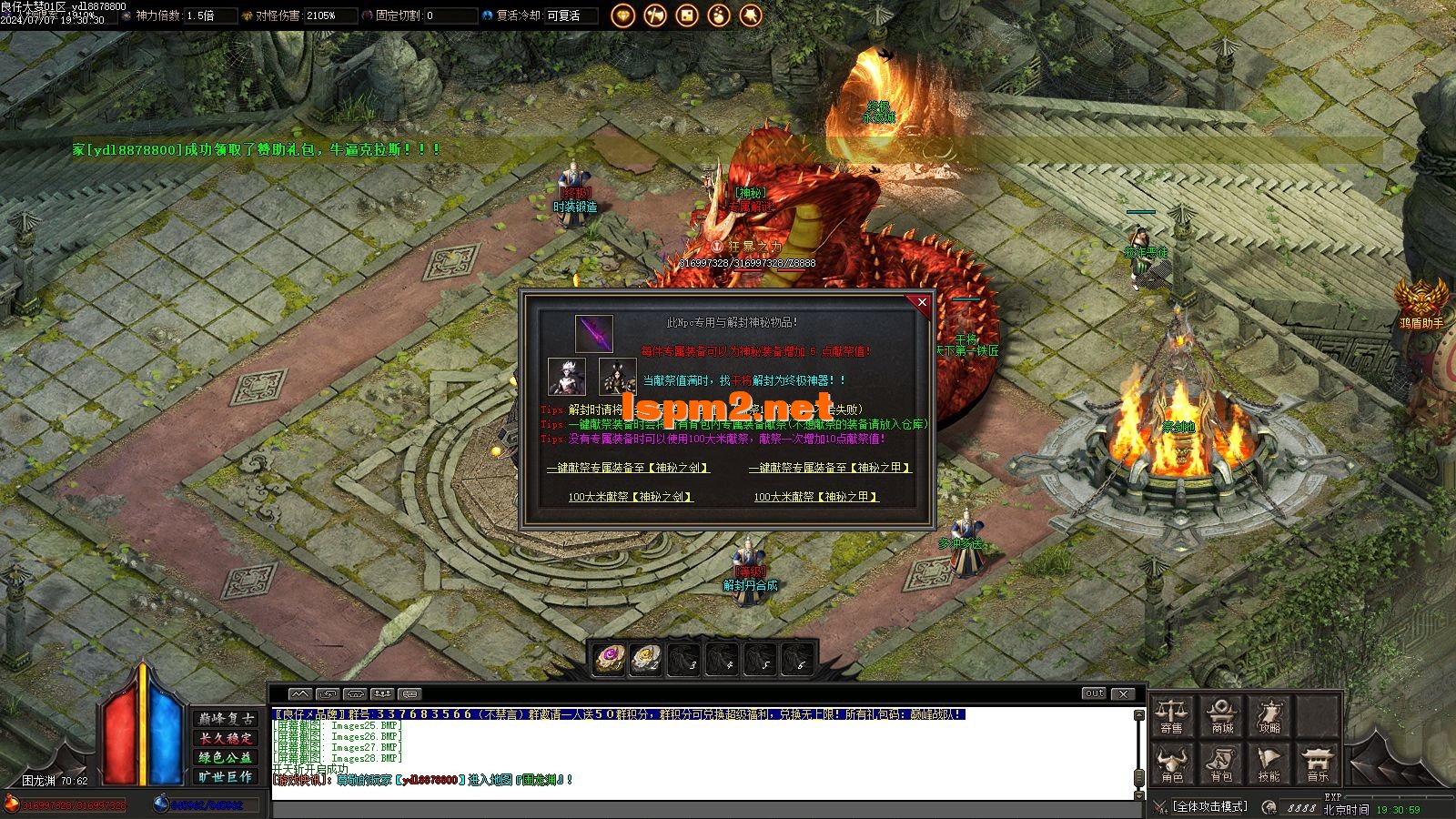Toggle the 音乐 music button
This screenshot has height=819, width=1456.
pyautogui.click(x=1318, y=764)
